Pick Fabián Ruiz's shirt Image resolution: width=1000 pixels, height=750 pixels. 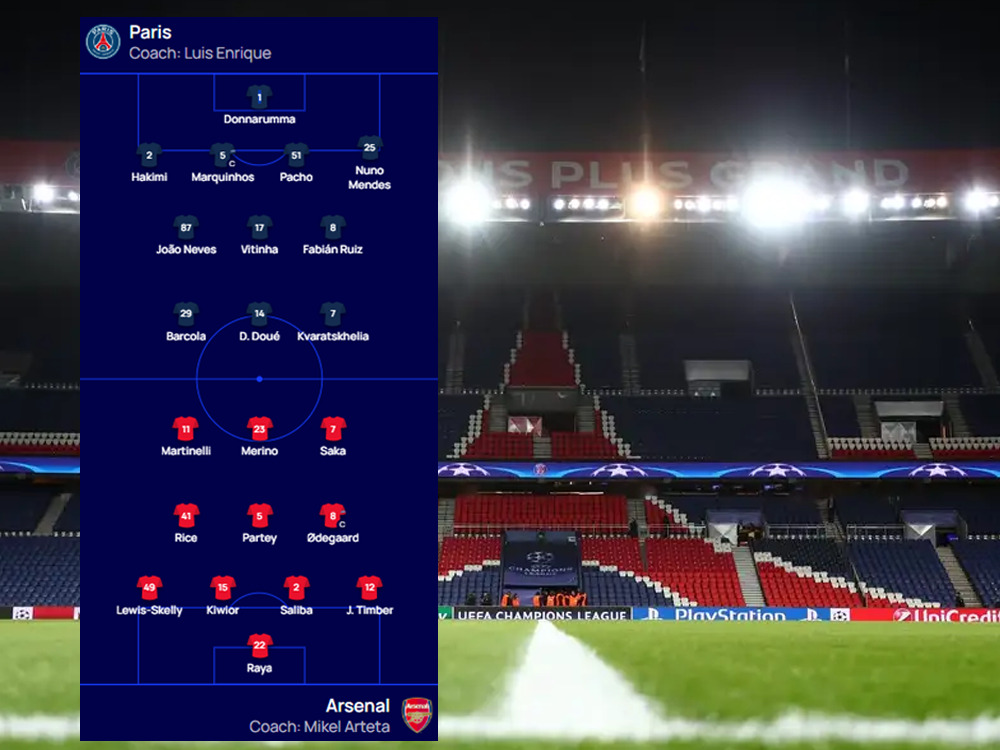click(333, 227)
